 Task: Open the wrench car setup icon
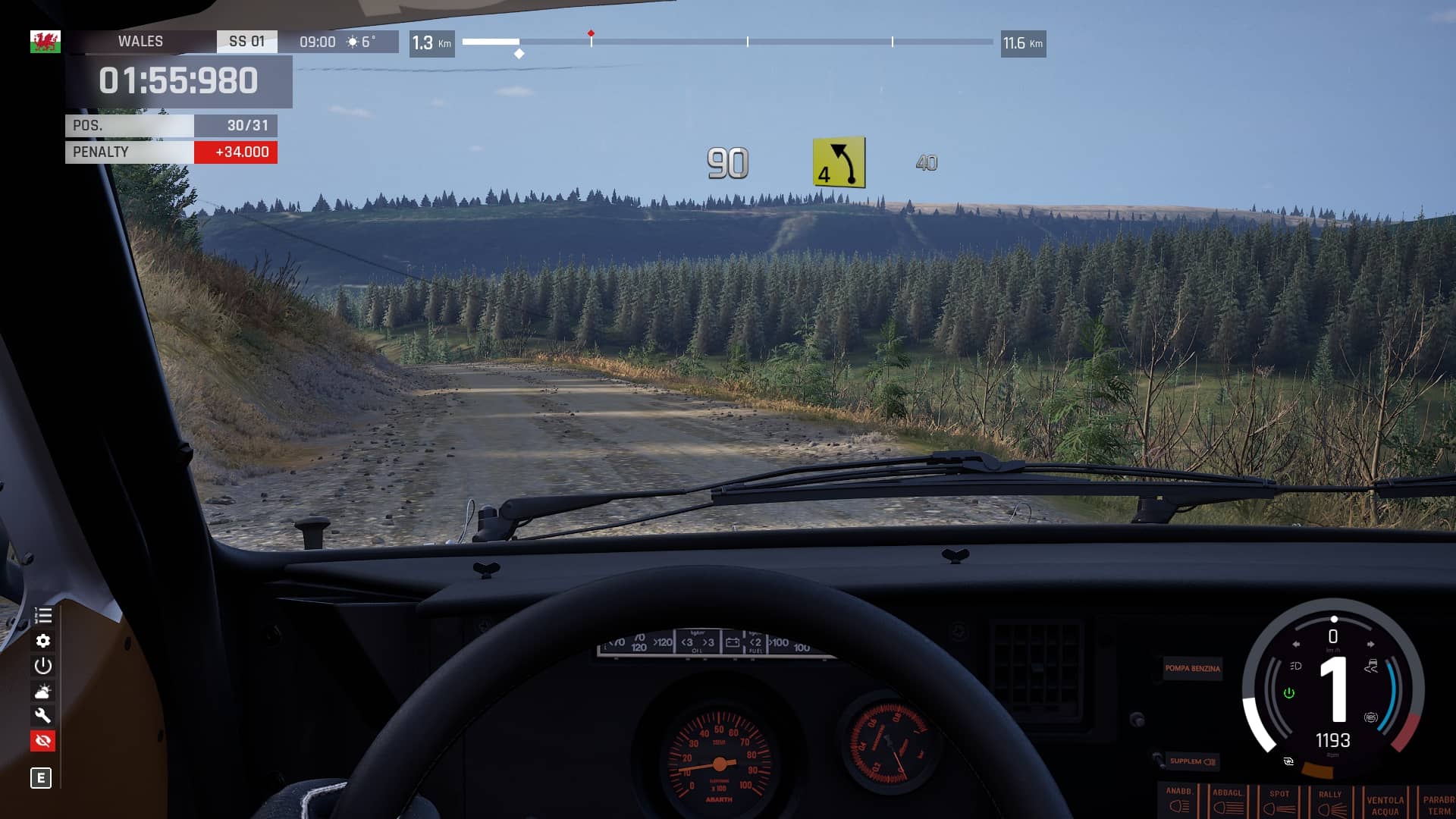point(43,715)
